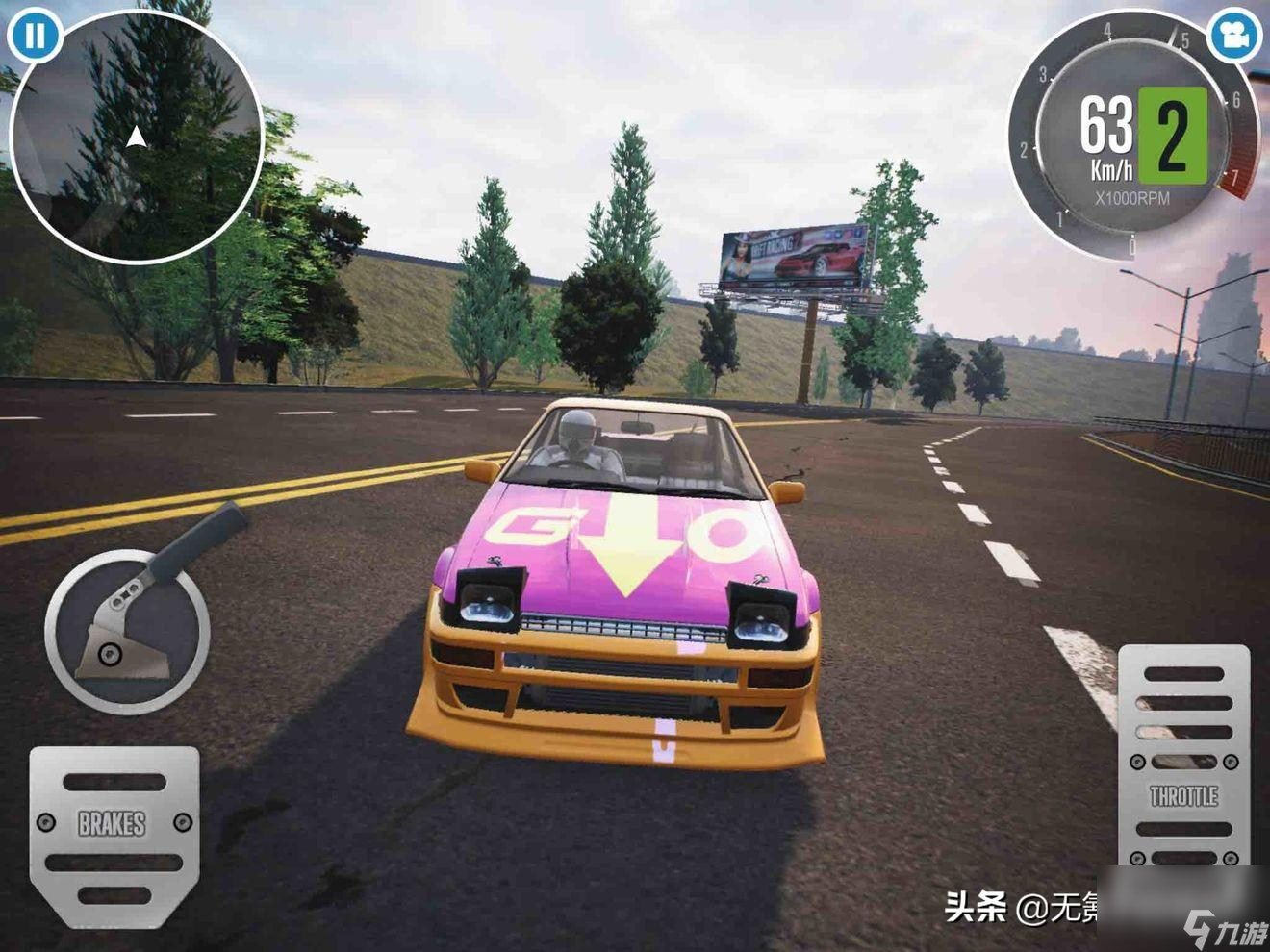This screenshot has width=1270, height=952.
Task: Tap the white player arrow inside the minimap
Action: [x=135, y=135]
